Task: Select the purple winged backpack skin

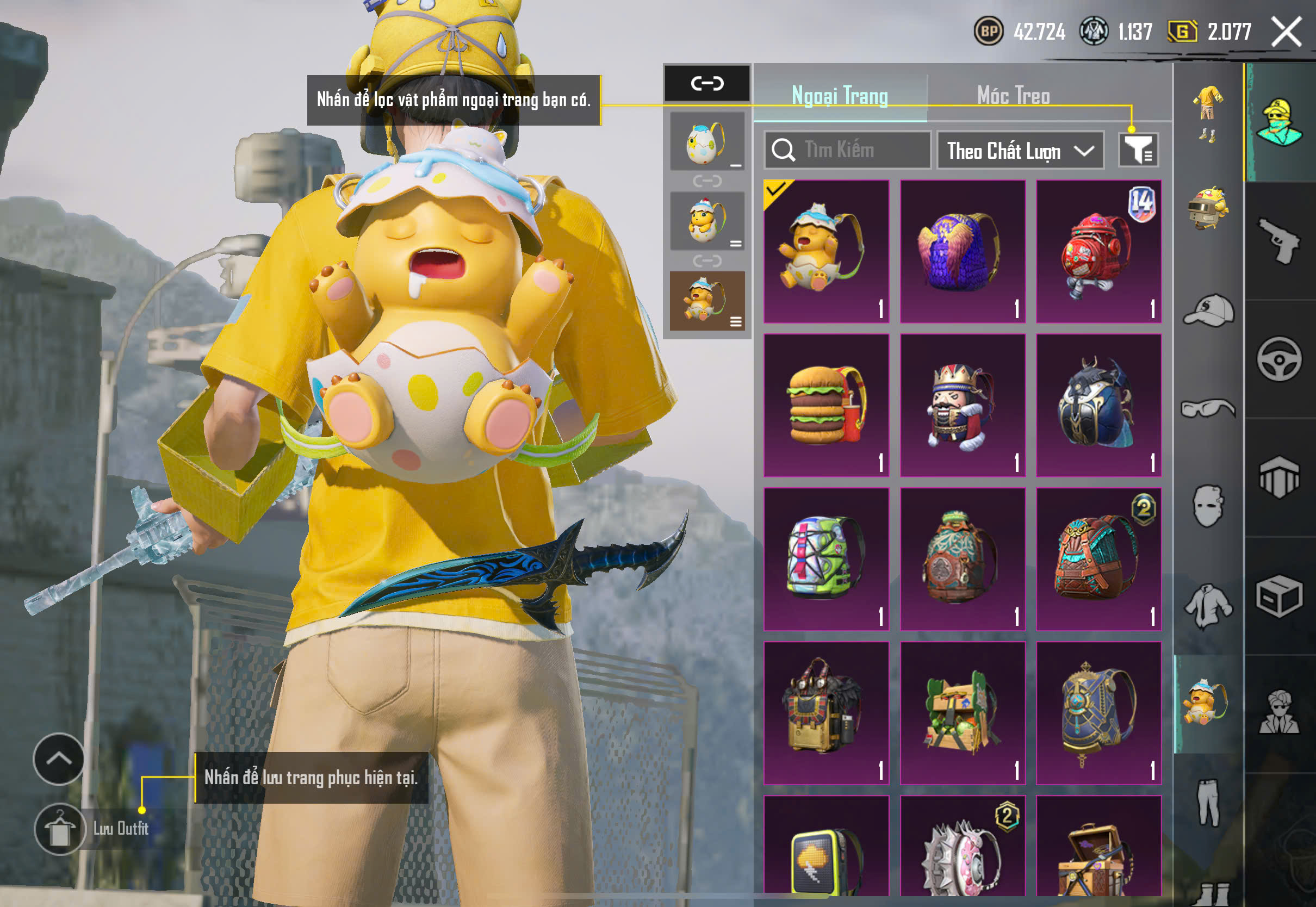Action: (x=963, y=251)
